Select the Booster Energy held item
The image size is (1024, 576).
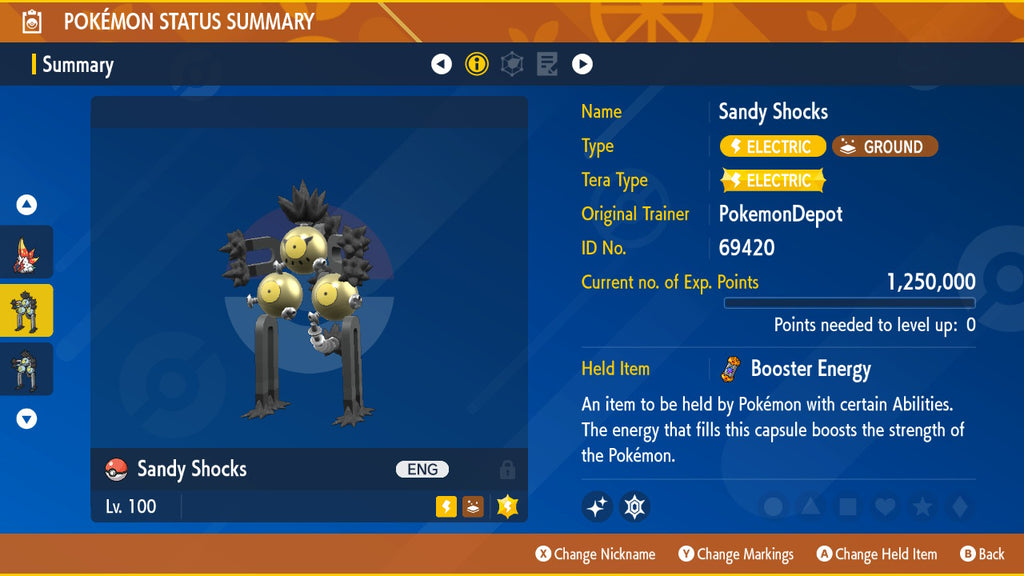[x=797, y=369]
